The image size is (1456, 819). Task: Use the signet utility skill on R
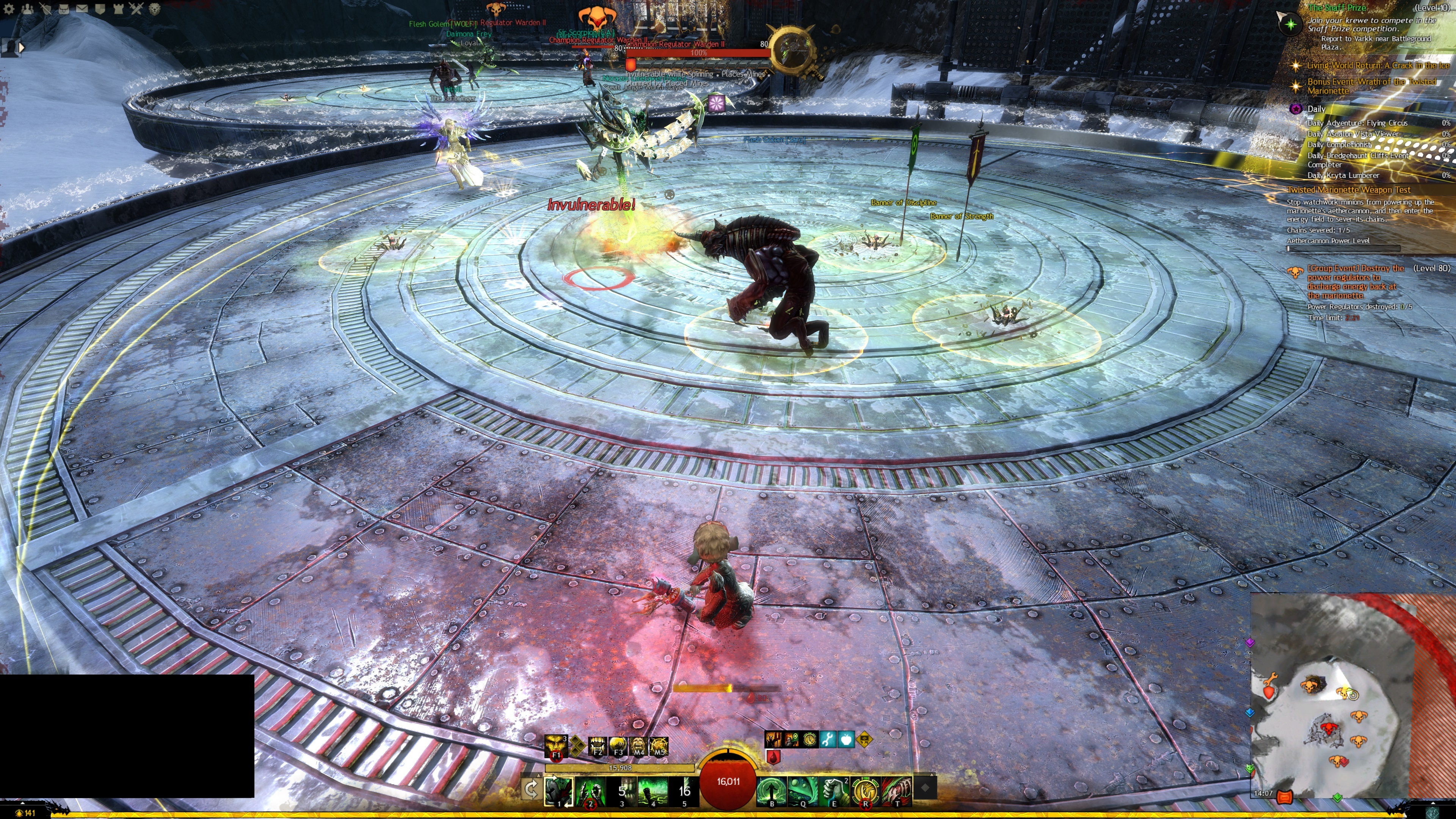pos(865,790)
